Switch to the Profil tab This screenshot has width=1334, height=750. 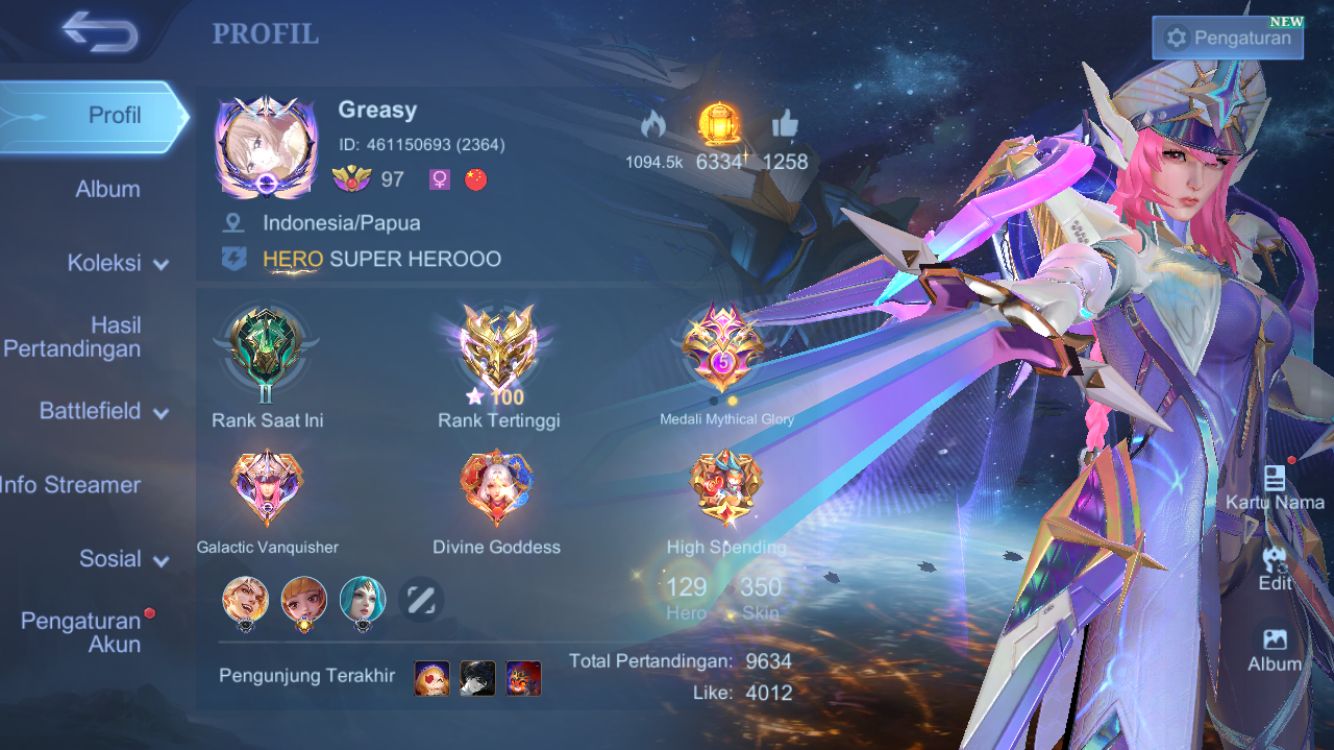point(93,115)
